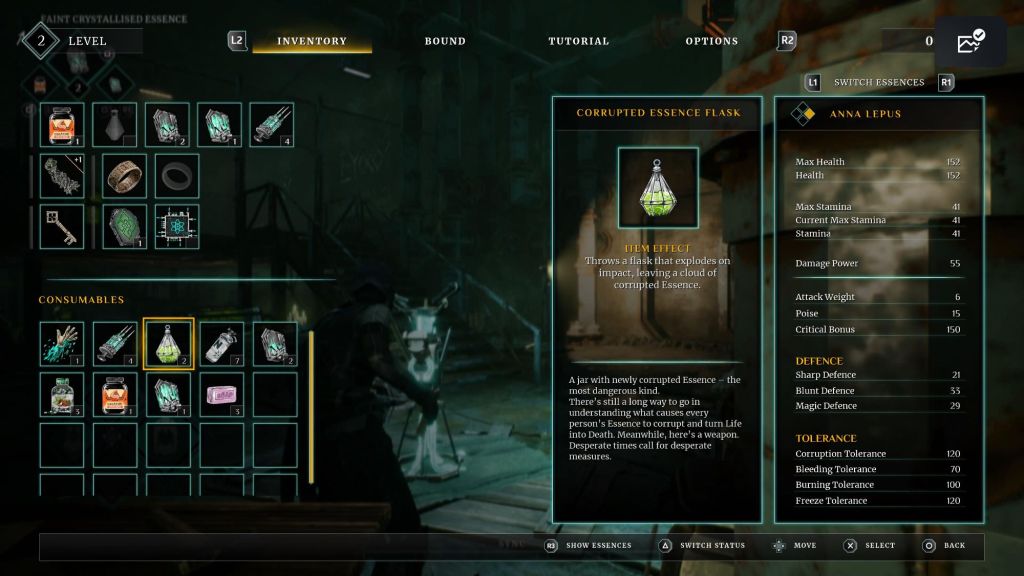This screenshot has height=576, width=1024.
Task: Select the Corrupted Essence Flask slot
Action: (x=168, y=344)
